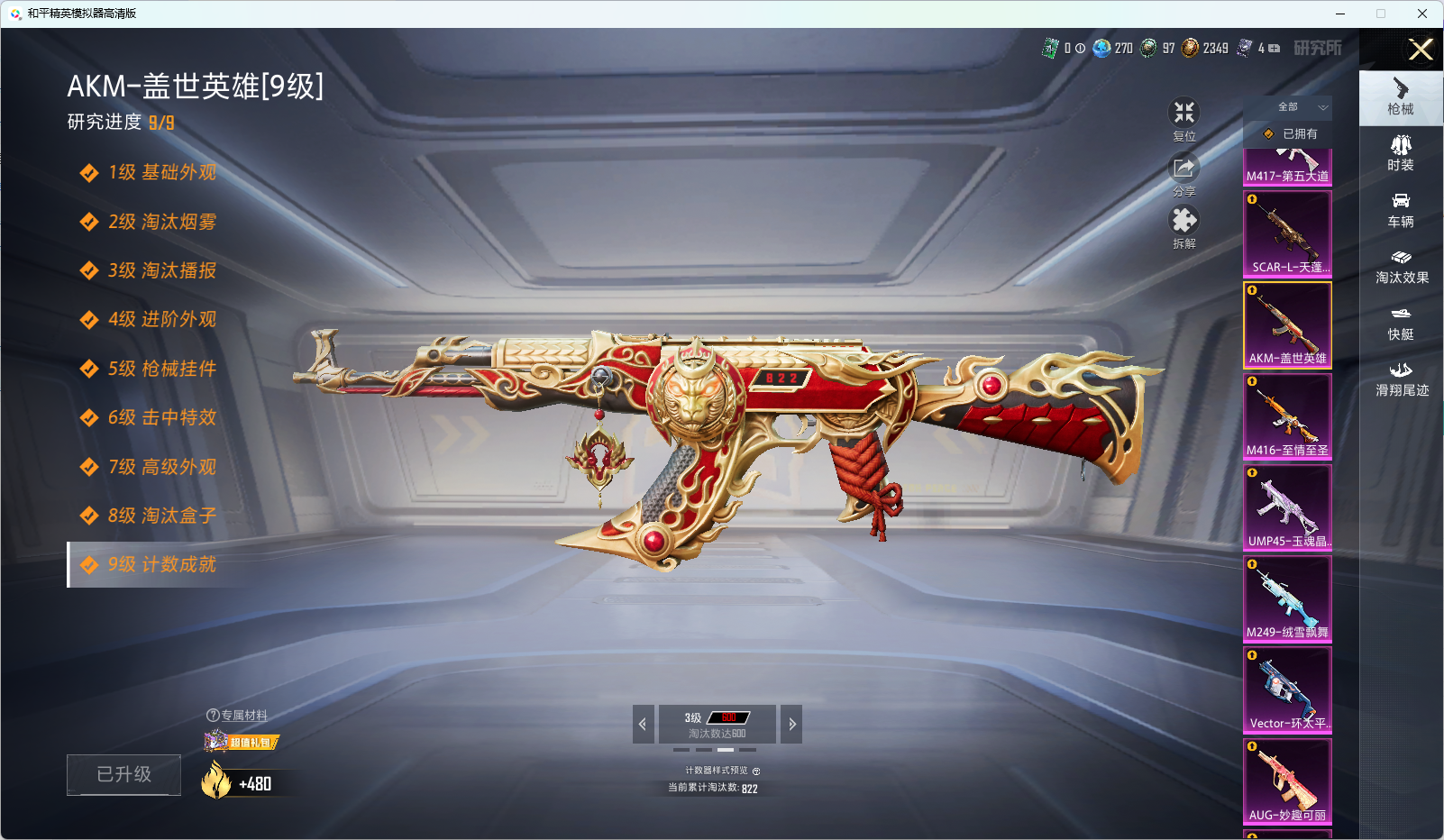1444x840 pixels.
Task: Show previous kill counter style
Action: coord(643,724)
